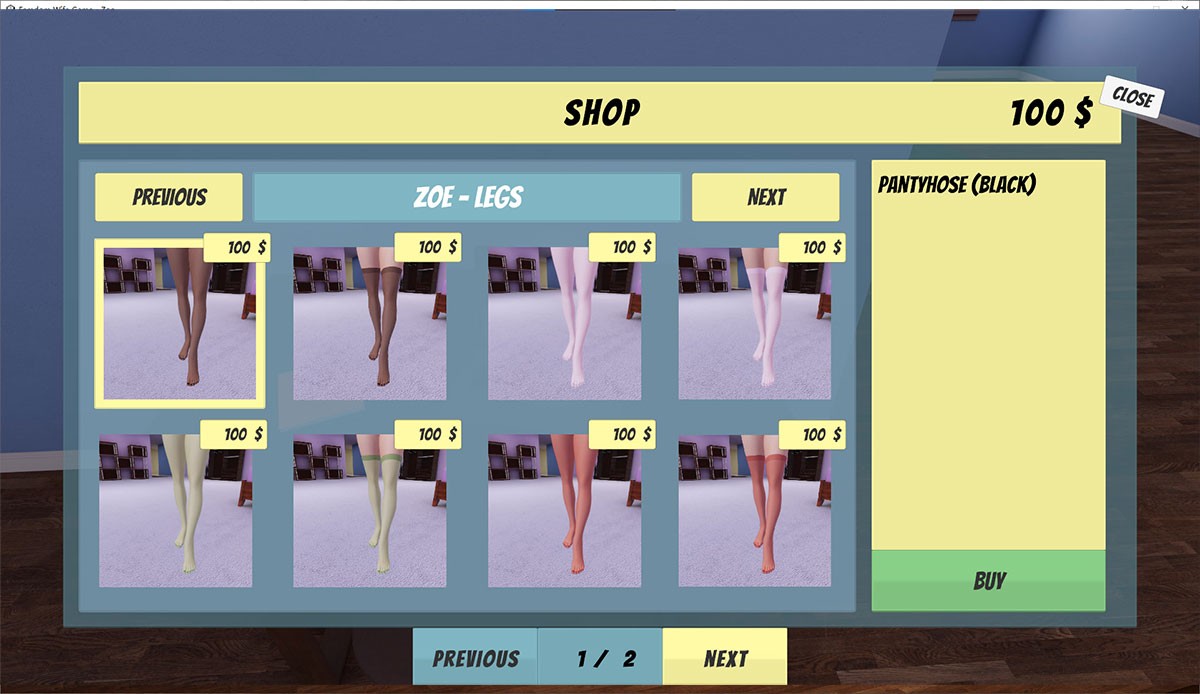Viewport: 1200px width, 694px height.
Task: Go to the category after Zoe - Legs
Action: 765,197
